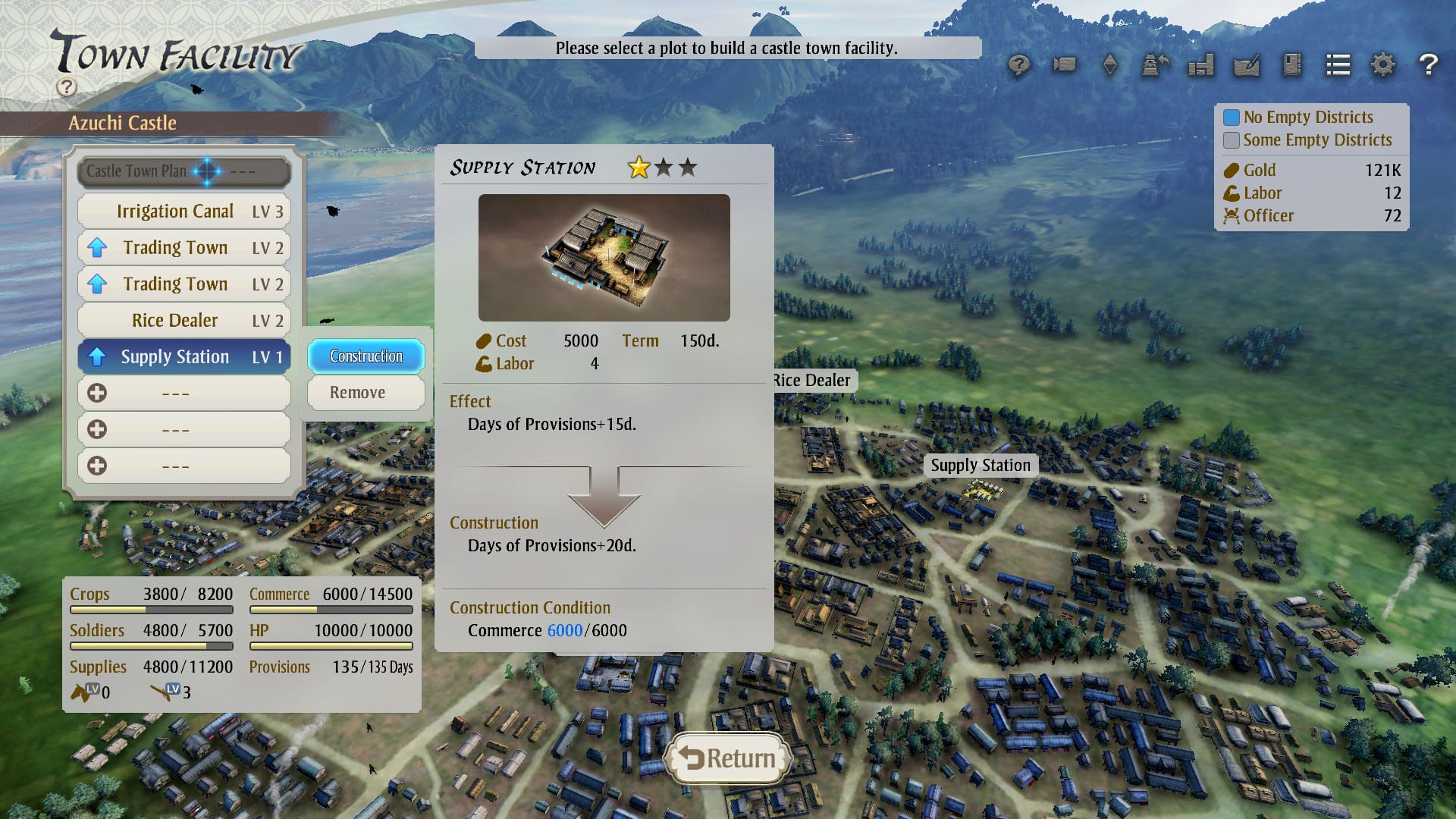Open the list menu icon
The image size is (1456, 819).
tap(1338, 65)
